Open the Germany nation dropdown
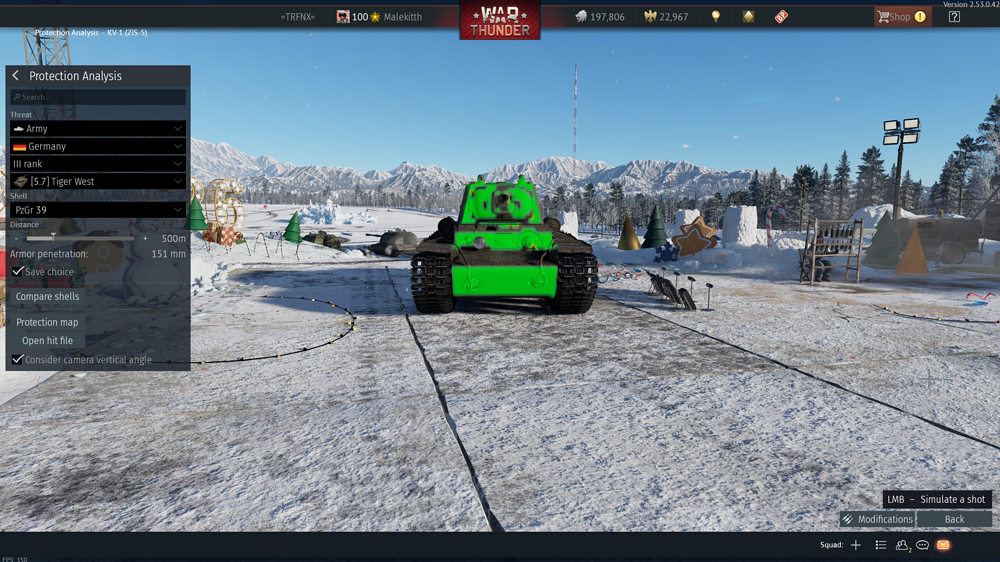 [98, 146]
